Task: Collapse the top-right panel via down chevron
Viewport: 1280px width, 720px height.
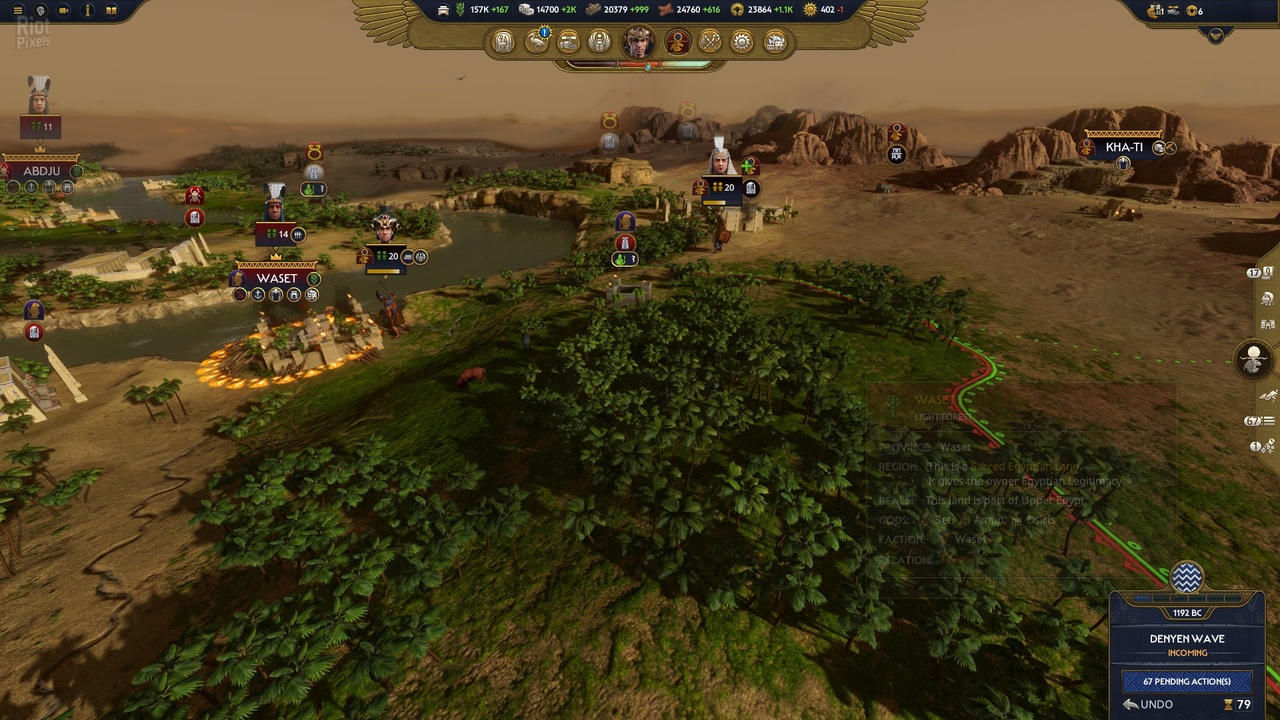Action: tap(1216, 36)
